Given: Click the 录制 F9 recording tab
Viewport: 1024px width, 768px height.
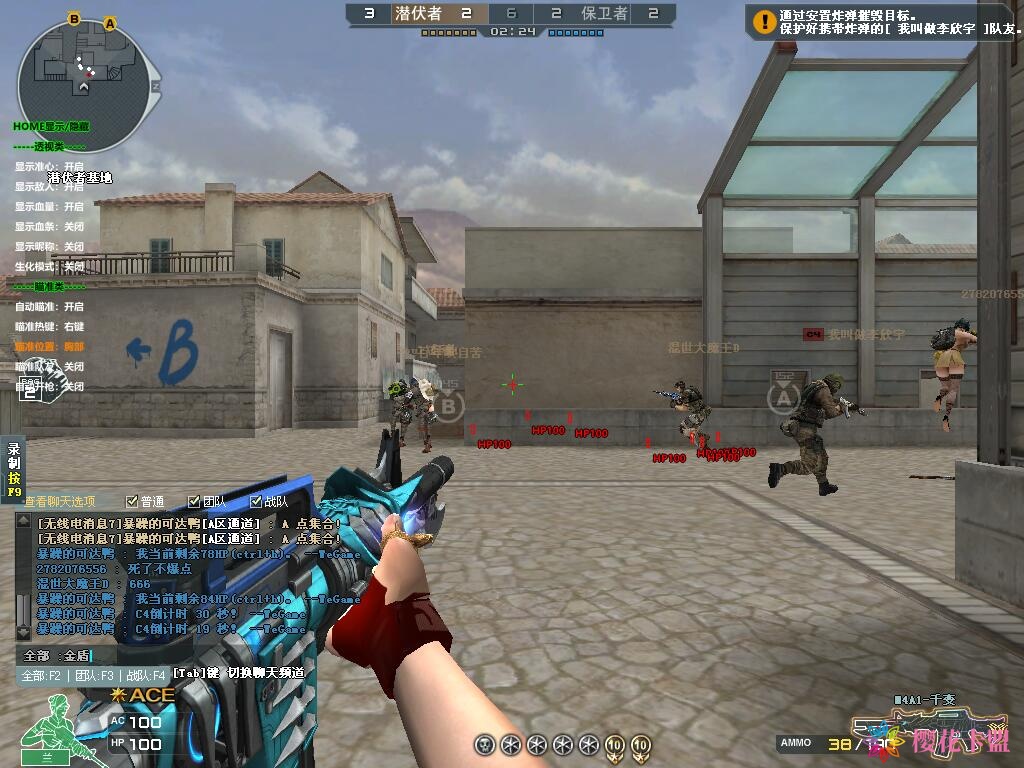Looking at the screenshot, I should (14, 470).
